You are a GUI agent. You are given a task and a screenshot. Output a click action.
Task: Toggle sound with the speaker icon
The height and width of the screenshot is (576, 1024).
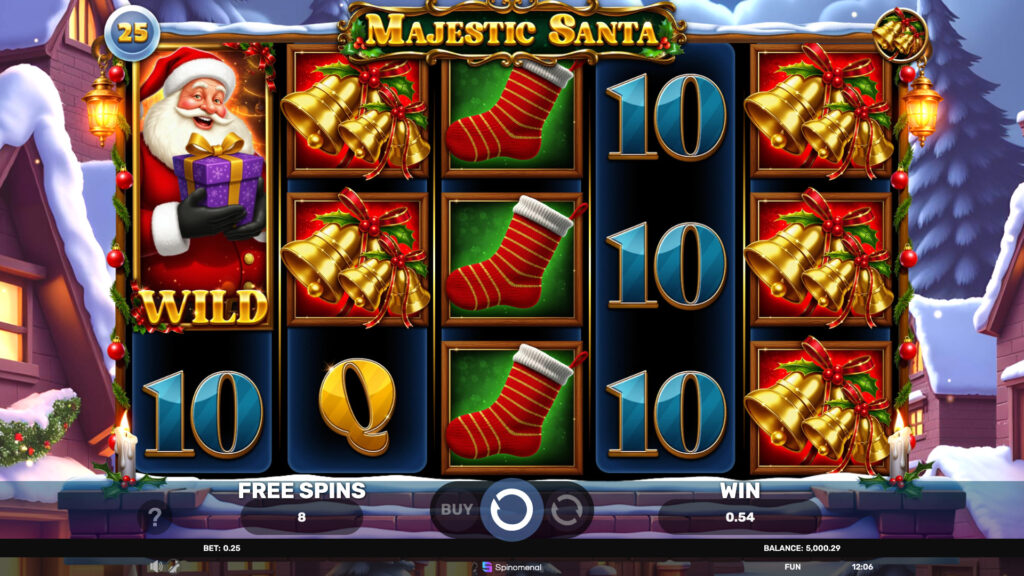tap(156, 566)
